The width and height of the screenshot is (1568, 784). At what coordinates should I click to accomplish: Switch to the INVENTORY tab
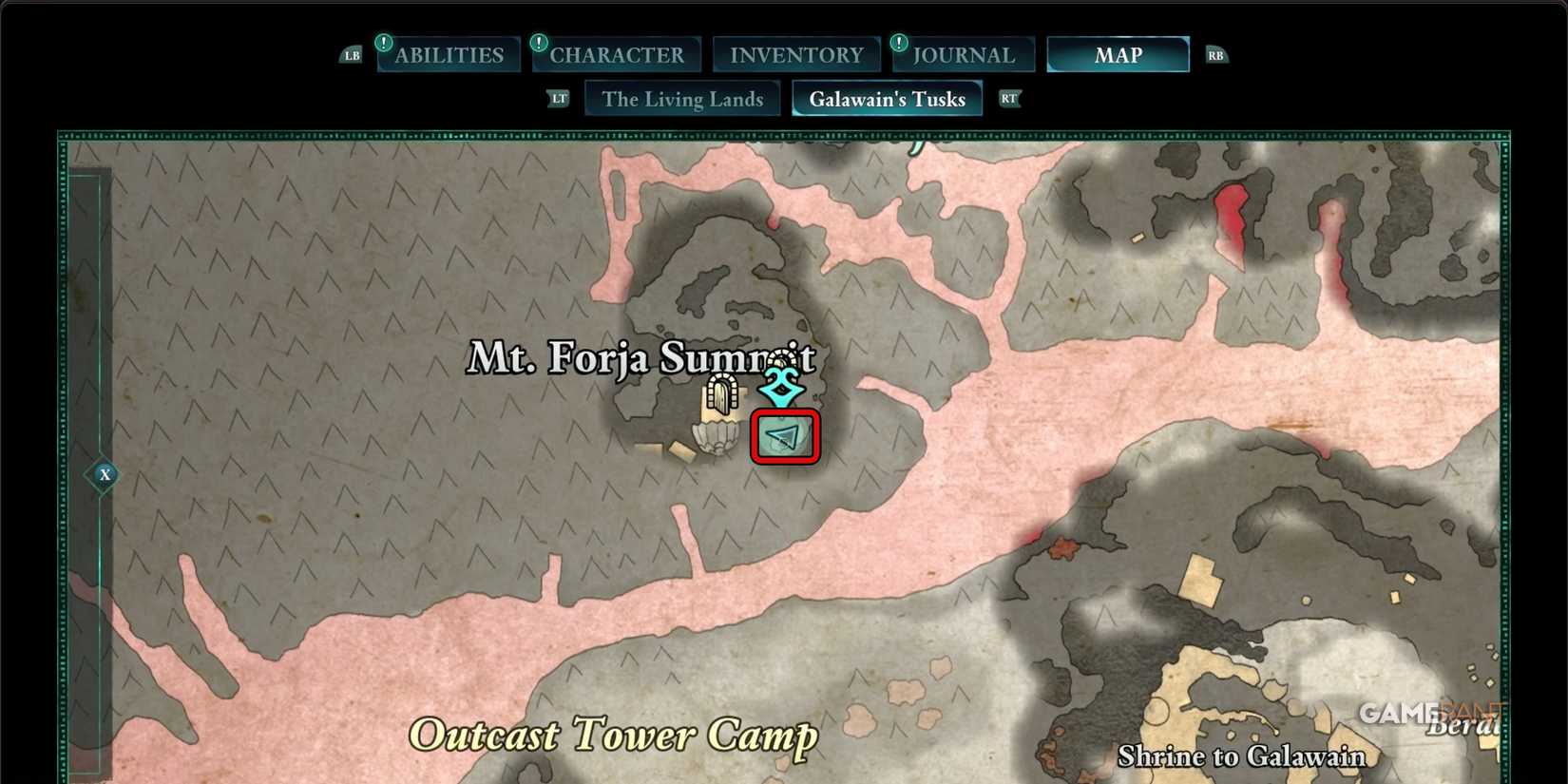pos(795,54)
